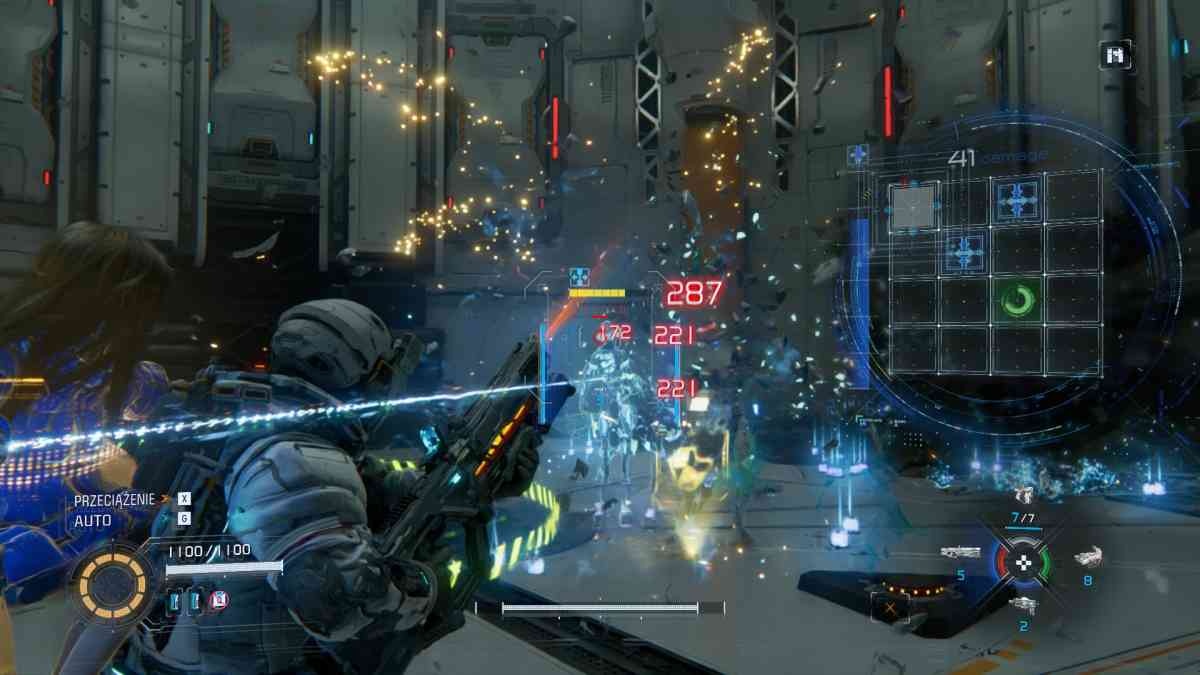Image resolution: width=1200 pixels, height=675 pixels.
Task: Click the red crossed-out status icon
Action: point(220,600)
